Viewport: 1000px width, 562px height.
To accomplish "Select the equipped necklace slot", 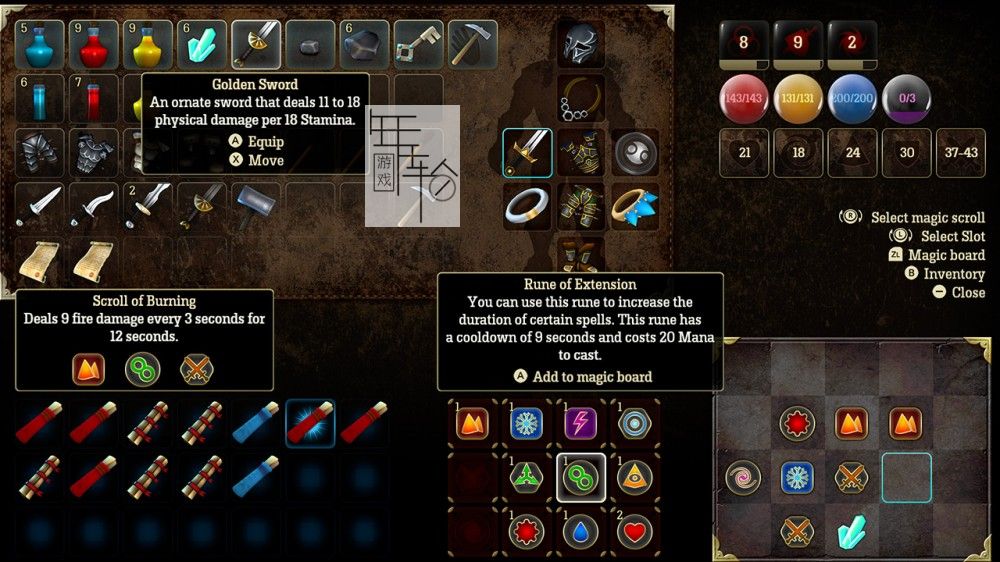I will point(581,98).
